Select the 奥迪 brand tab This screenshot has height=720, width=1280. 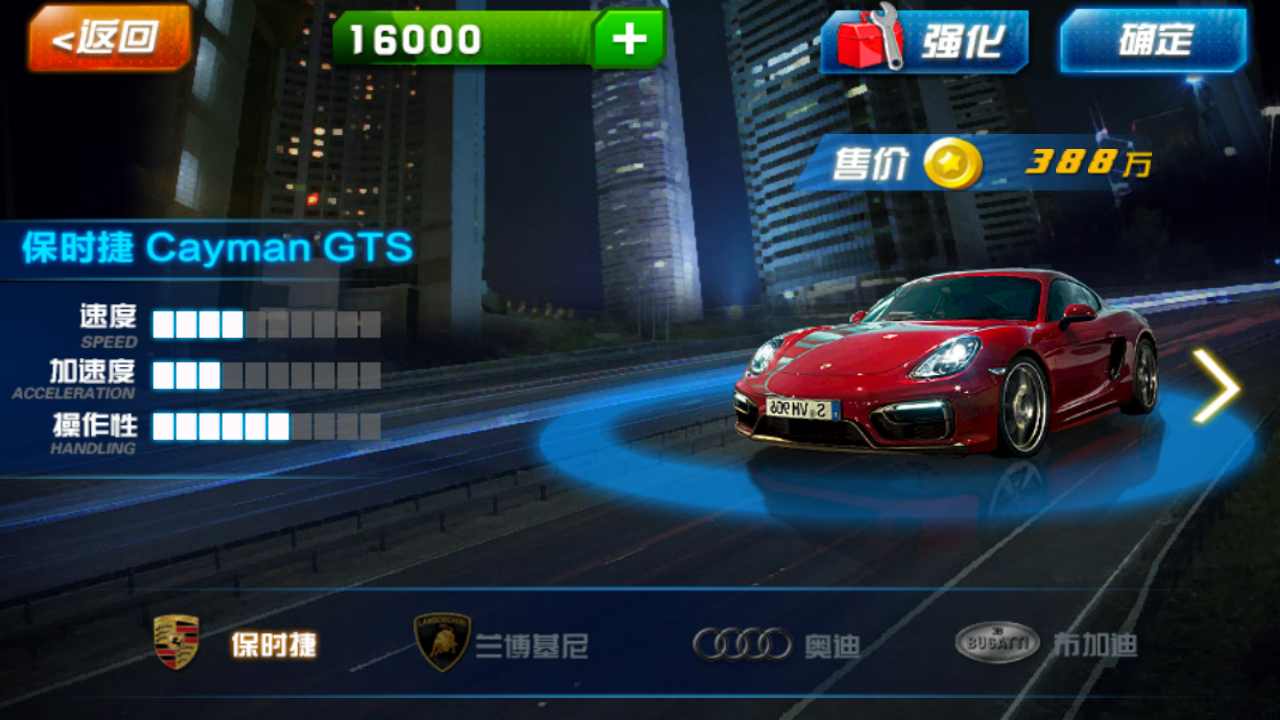click(833, 645)
